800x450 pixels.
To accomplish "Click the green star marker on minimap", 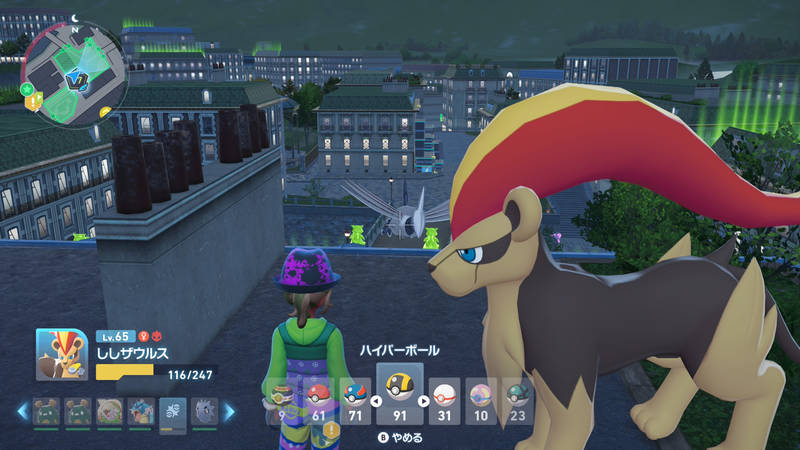I will (27, 88).
